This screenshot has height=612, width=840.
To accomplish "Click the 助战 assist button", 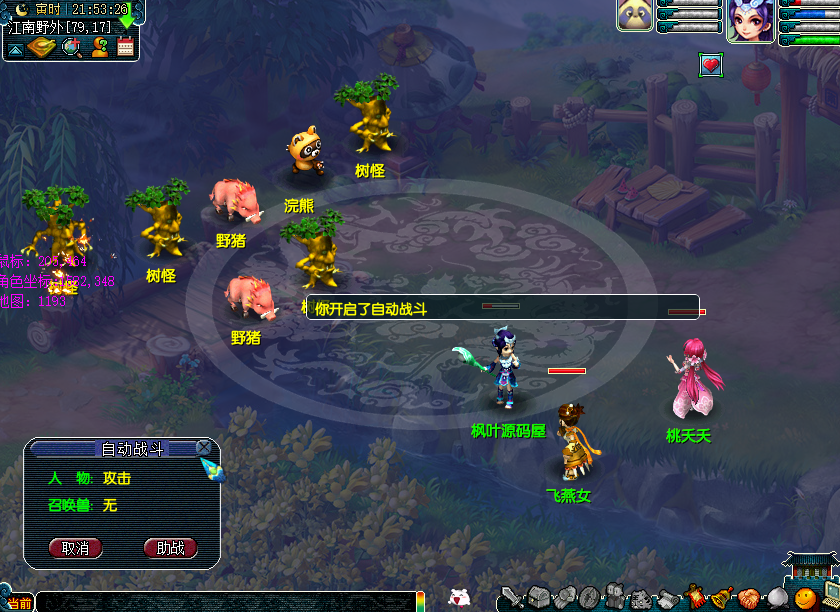I will click(x=171, y=548).
